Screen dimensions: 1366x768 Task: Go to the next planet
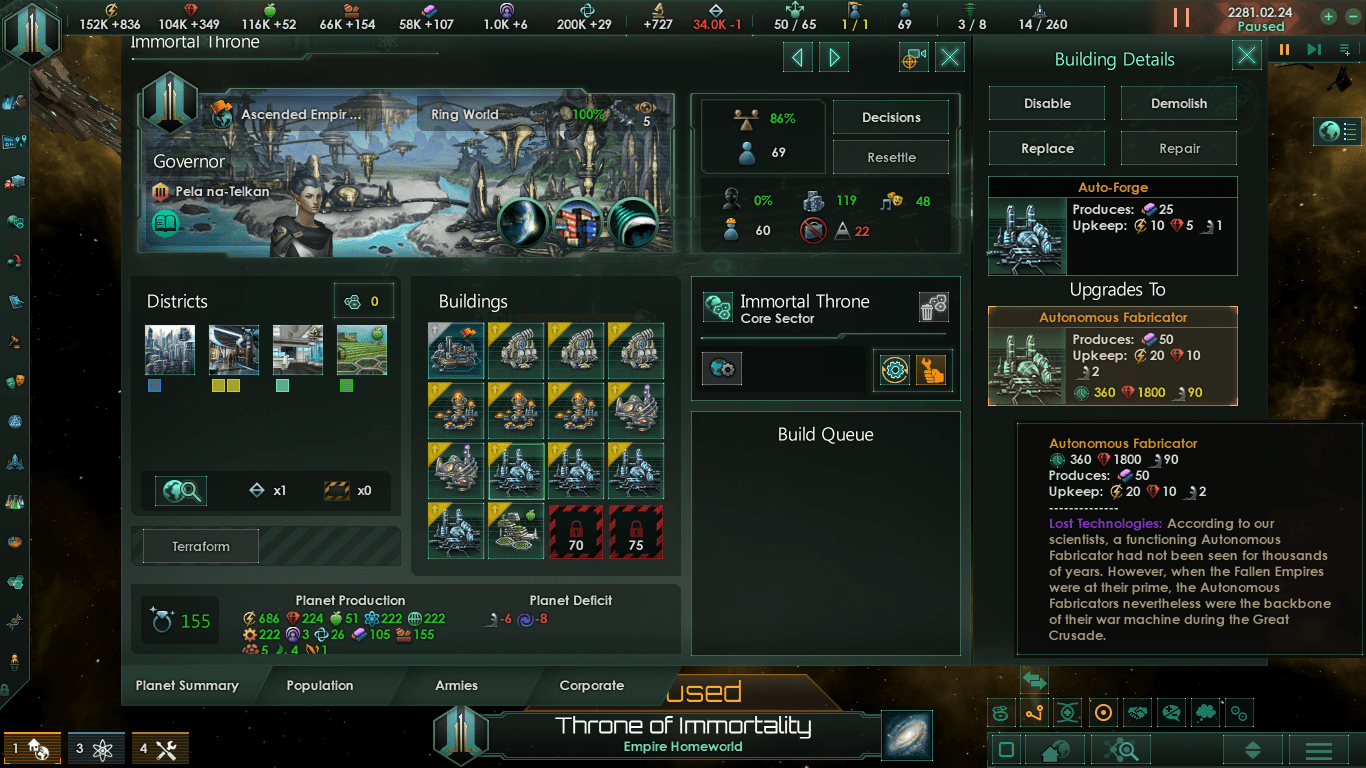(834, 58)
